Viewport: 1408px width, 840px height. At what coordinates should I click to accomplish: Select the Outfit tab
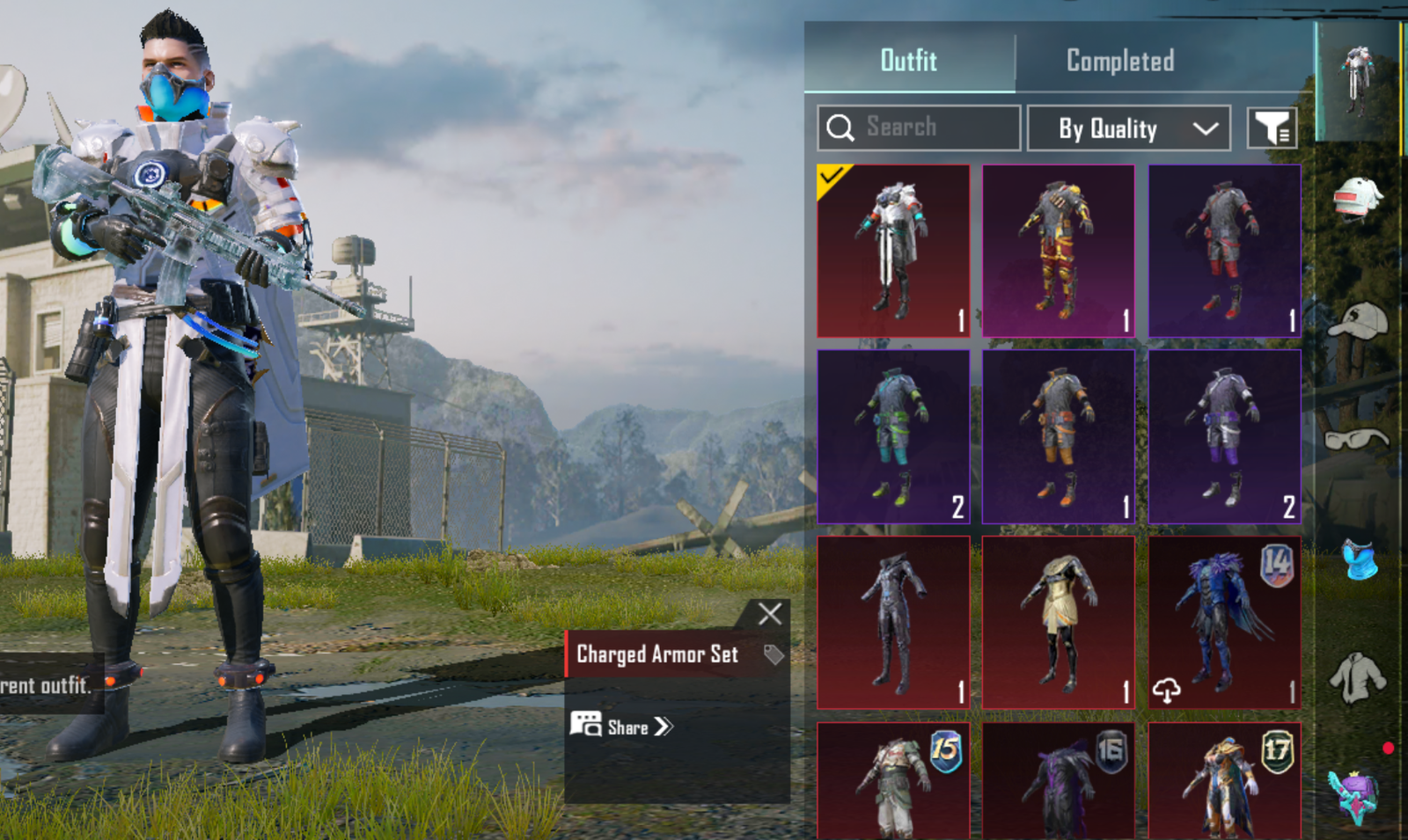[908, 61]
